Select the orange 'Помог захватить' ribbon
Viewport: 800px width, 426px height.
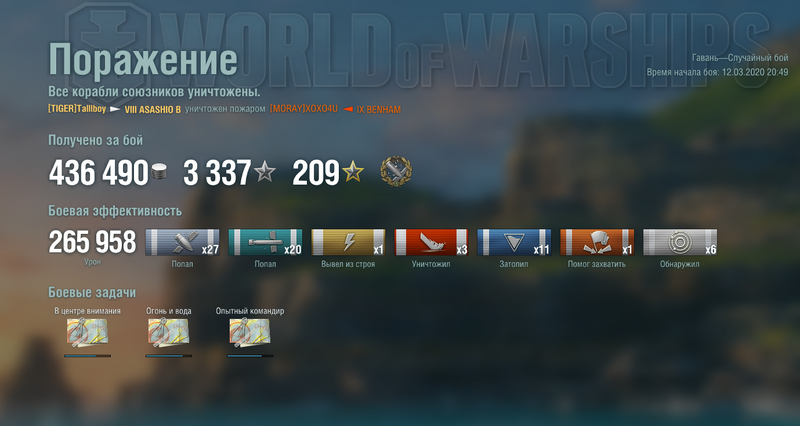pos(597,243)
